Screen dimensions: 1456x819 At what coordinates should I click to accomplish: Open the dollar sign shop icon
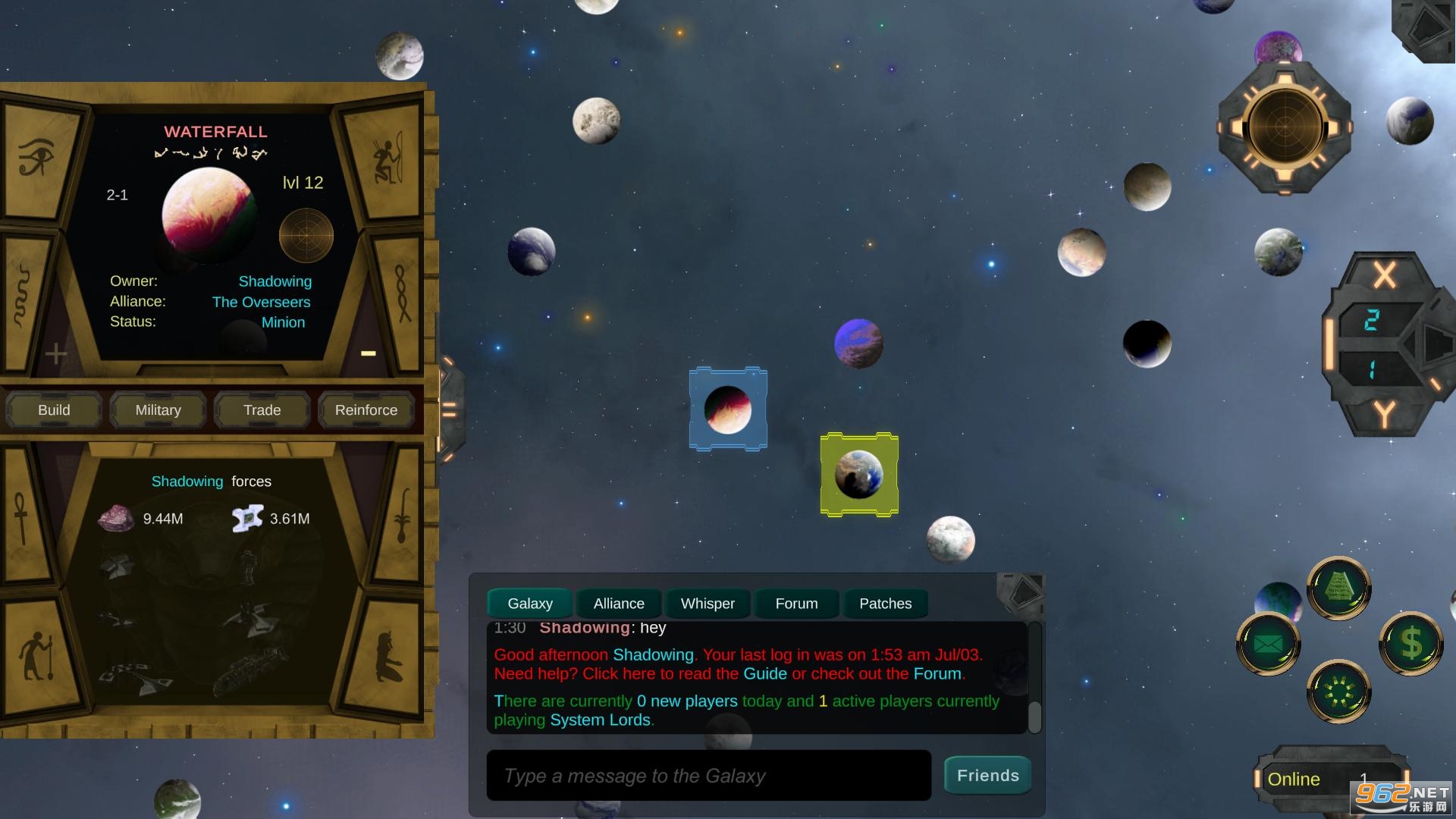click(x=1410, y=644)
